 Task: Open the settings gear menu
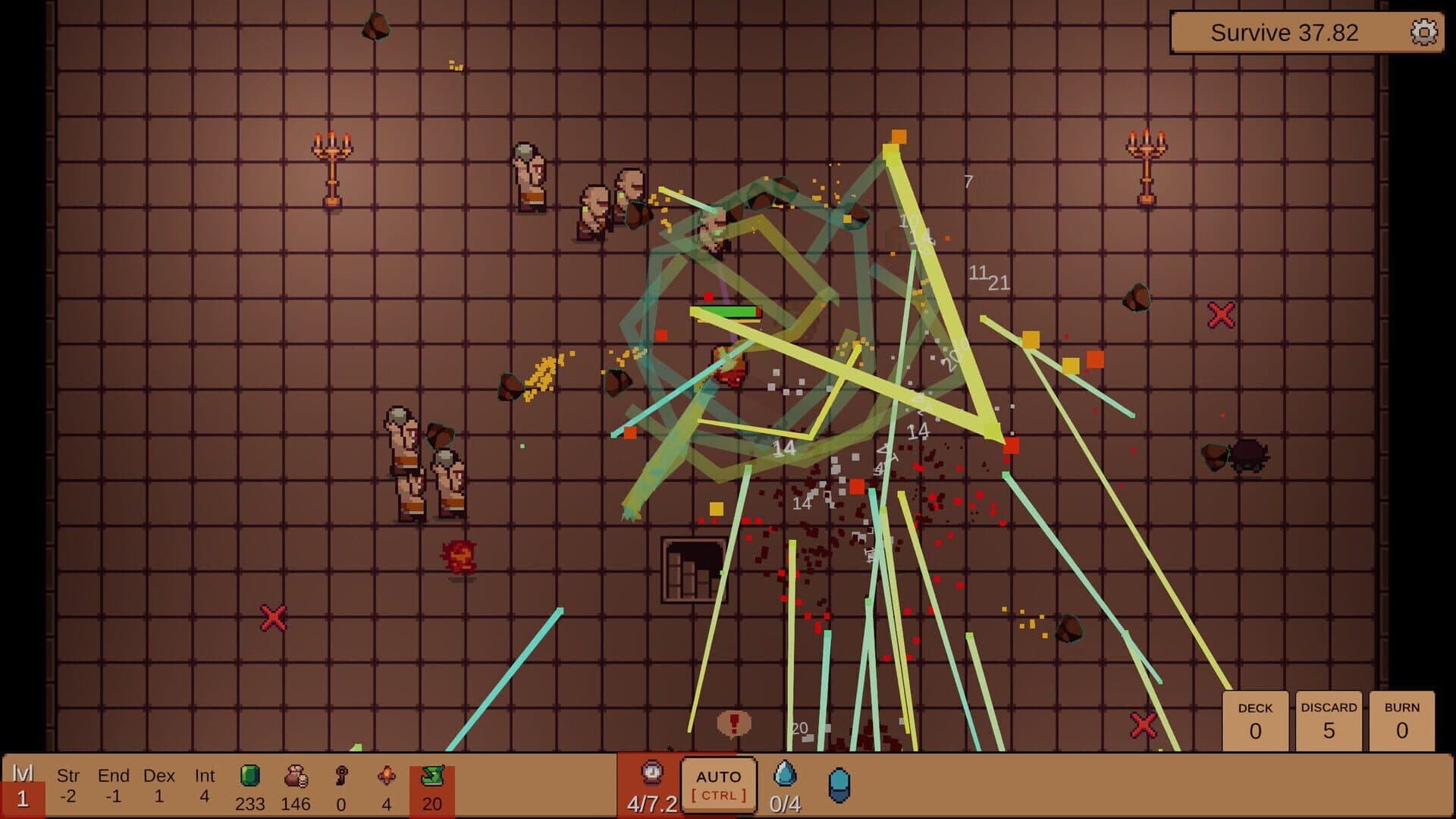pos(1423,33)
